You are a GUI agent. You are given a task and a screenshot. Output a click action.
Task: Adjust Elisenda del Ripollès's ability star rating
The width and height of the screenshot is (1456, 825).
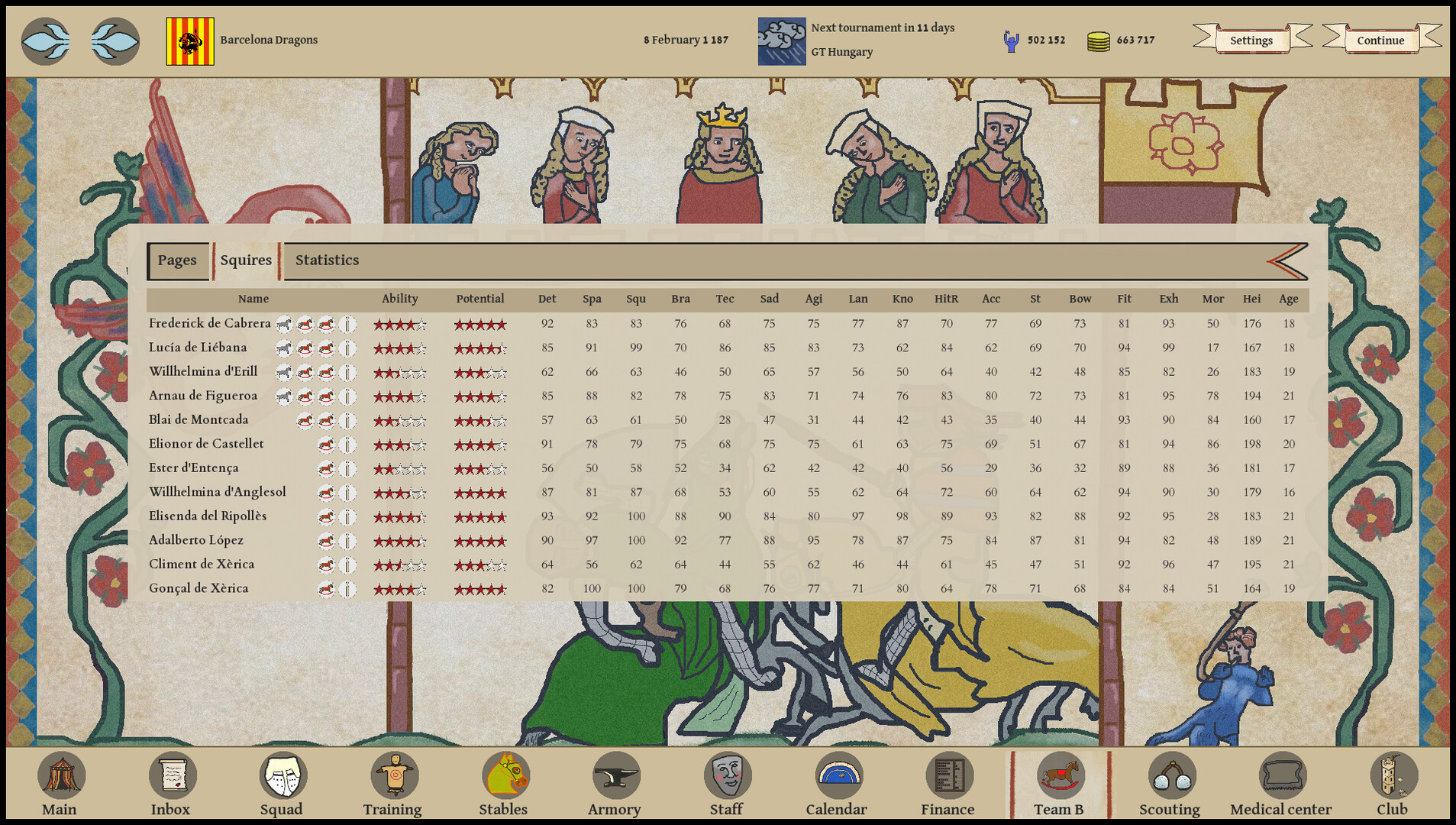pos(400,516)
